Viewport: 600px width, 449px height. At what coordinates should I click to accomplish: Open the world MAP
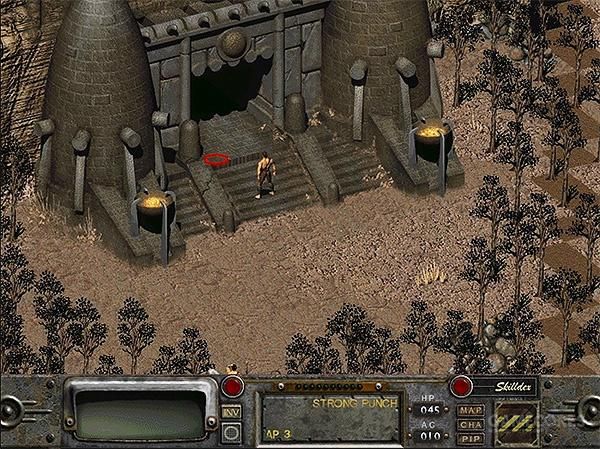[x=469, y=410]
